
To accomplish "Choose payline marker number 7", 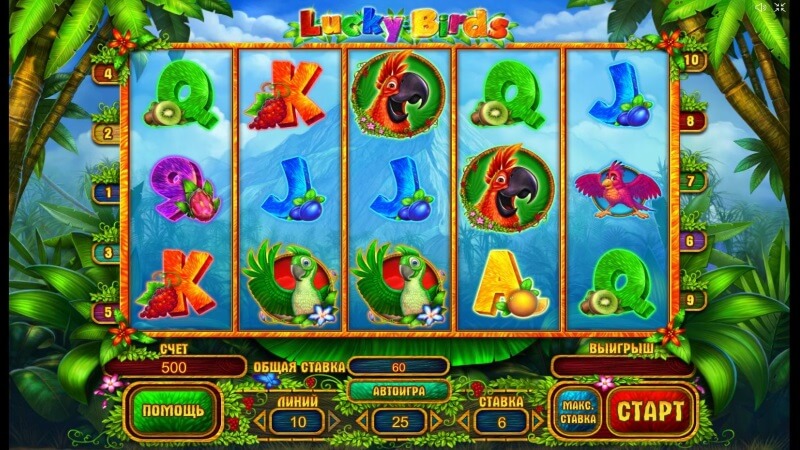I will click(x=691, y=183).
